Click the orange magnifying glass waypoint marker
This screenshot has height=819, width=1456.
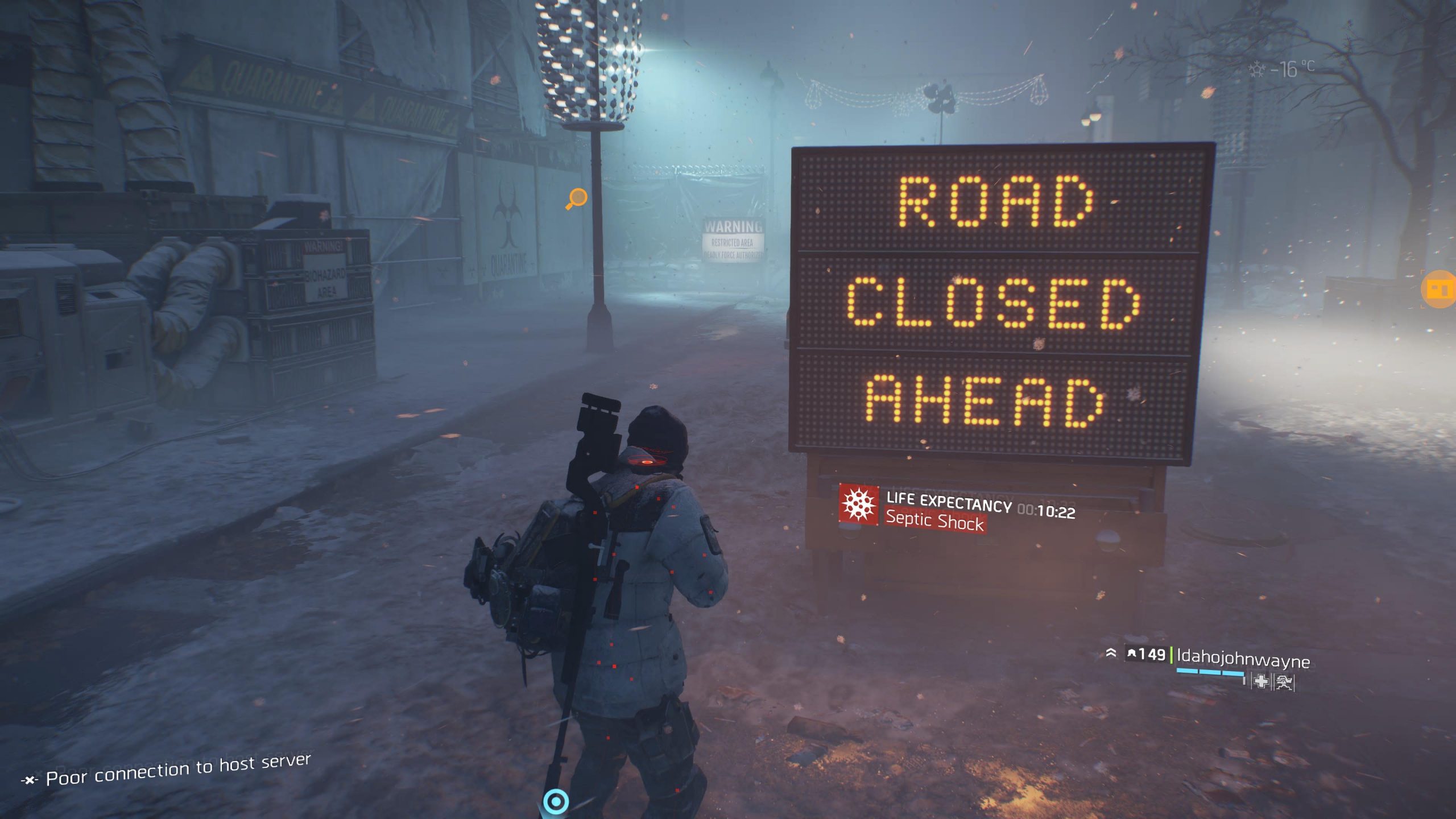pos(577,198)
